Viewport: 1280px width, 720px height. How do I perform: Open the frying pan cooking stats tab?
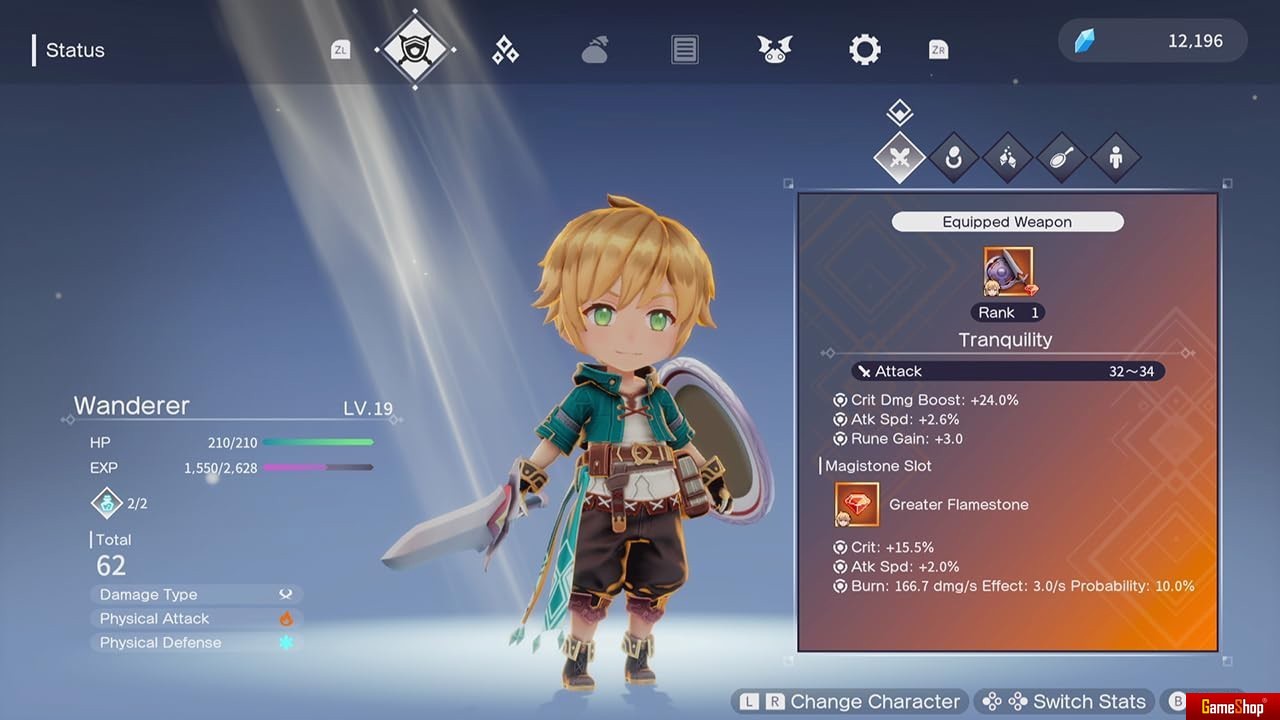tap(1061, 157)
